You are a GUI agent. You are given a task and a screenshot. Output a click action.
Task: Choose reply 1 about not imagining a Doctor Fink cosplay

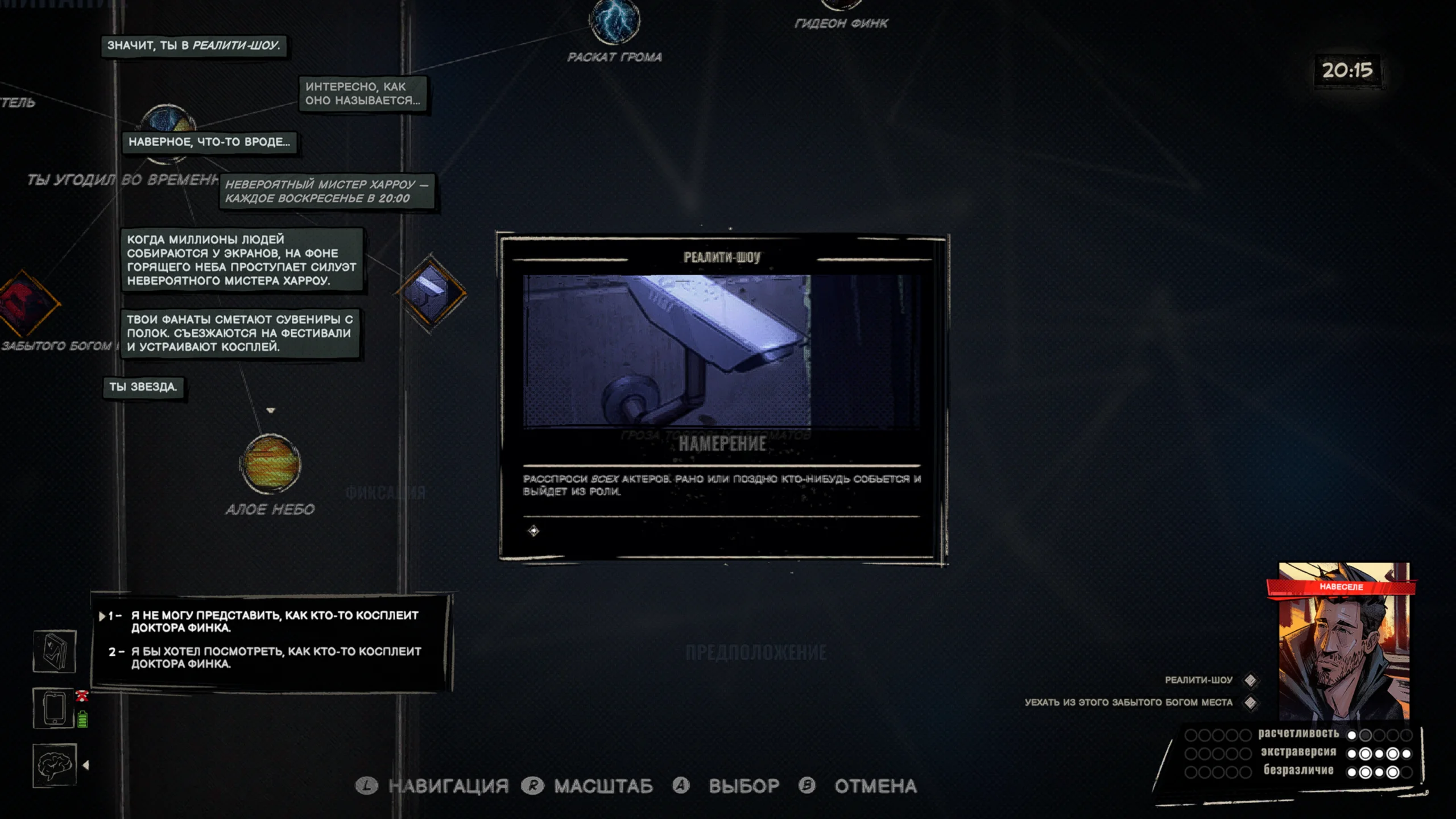[275, 621]
